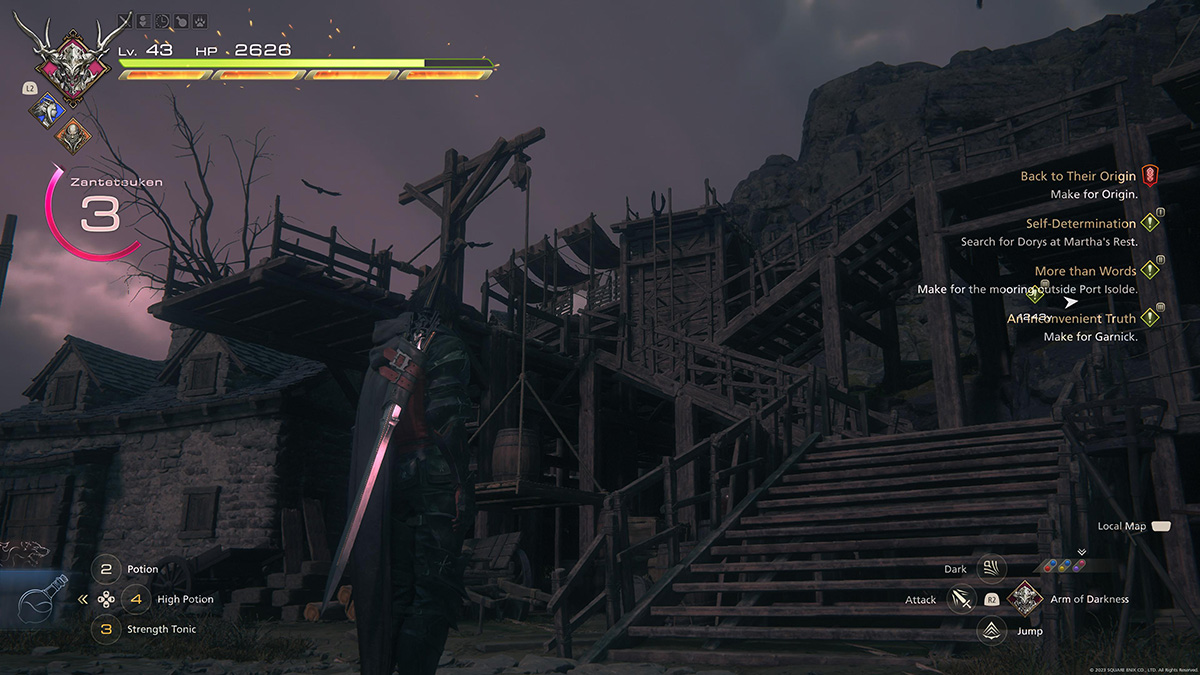This screenshot has width=1200, height=675.
Task: Choose the More than Words quest
Action: tap(1085, 271)
